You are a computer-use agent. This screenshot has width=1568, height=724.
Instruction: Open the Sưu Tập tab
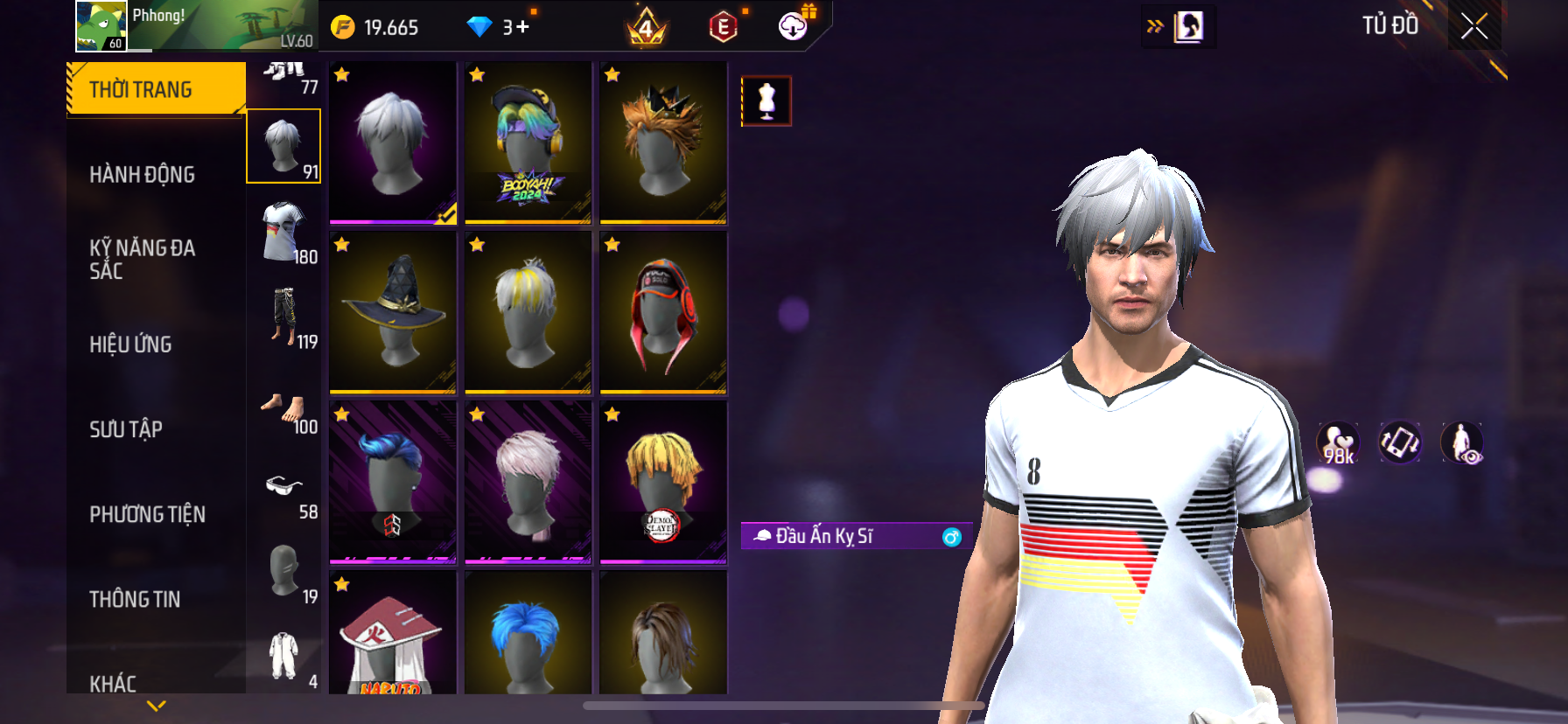pos(126,429)
